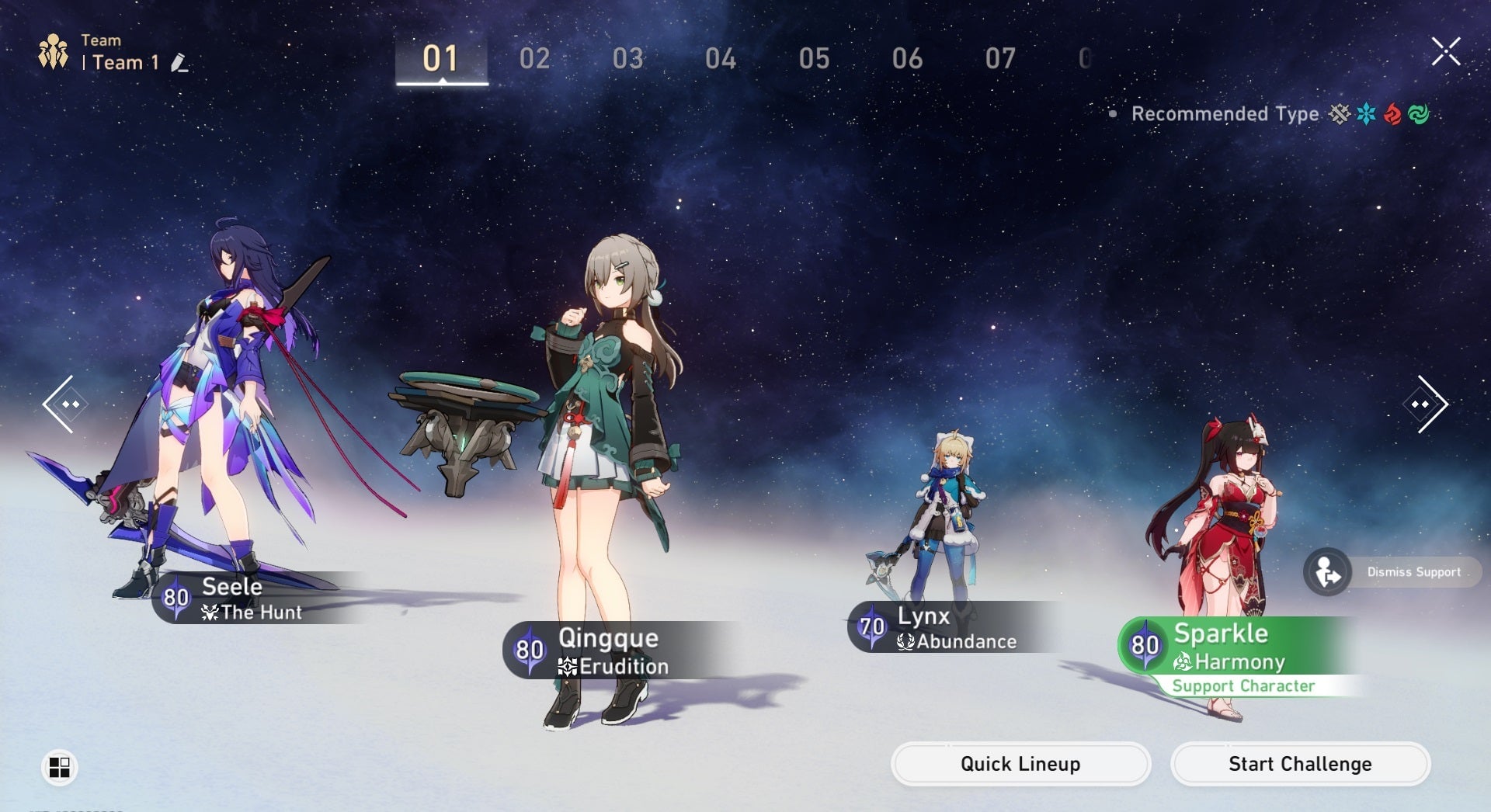This screenshot has width=1491, height=812.
Task: Click the Team icon top left
Action: point(54,50)
